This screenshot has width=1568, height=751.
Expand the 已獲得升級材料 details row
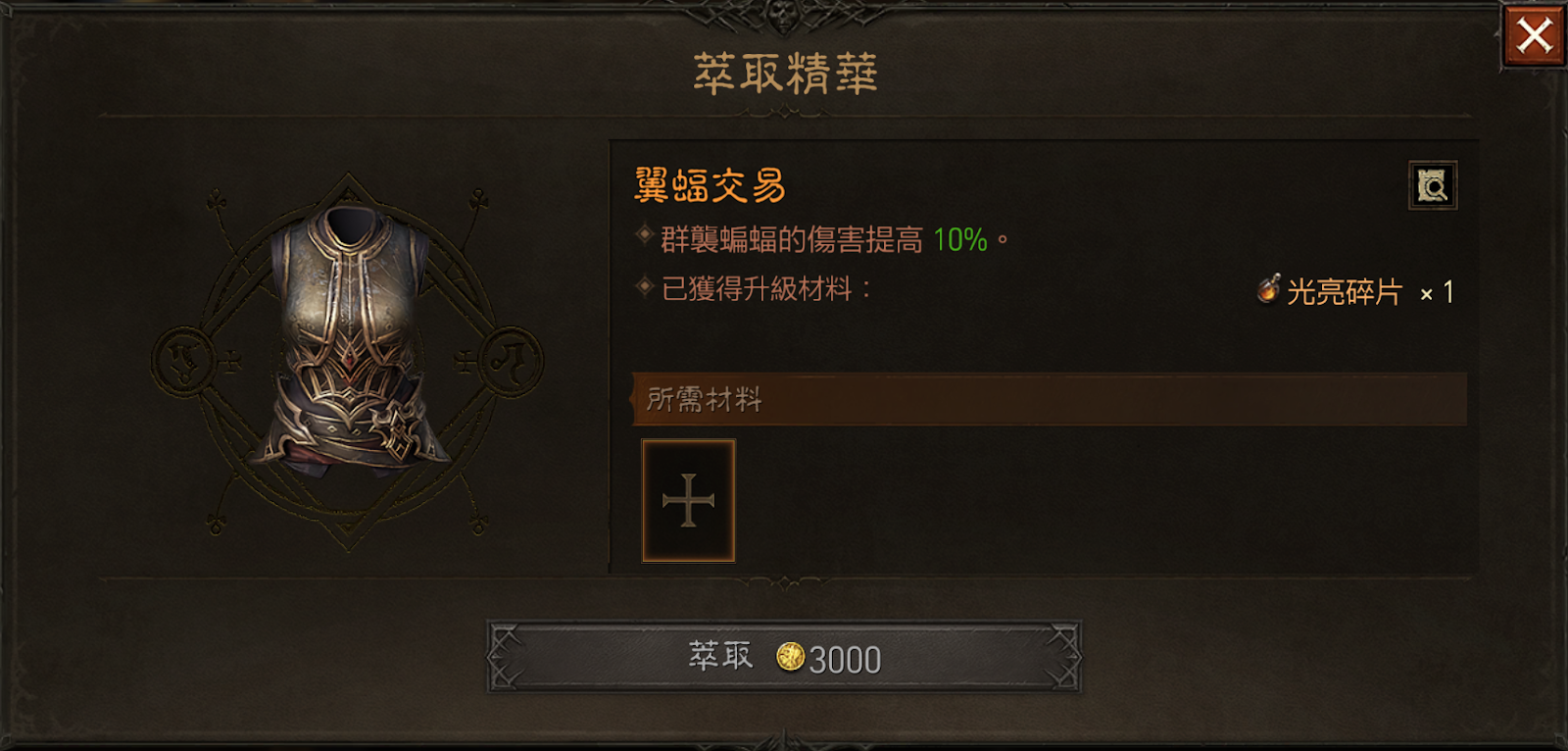point(764,286)
